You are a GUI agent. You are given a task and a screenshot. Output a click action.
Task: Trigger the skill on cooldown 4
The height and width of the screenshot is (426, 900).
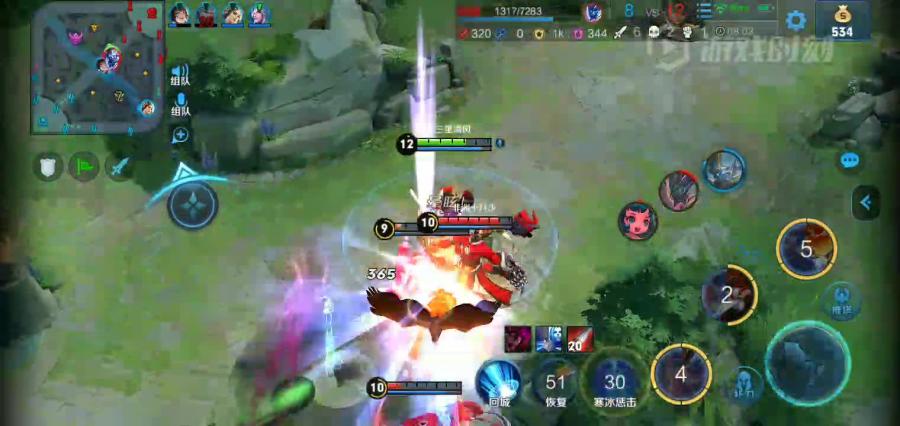coord(681,376)
